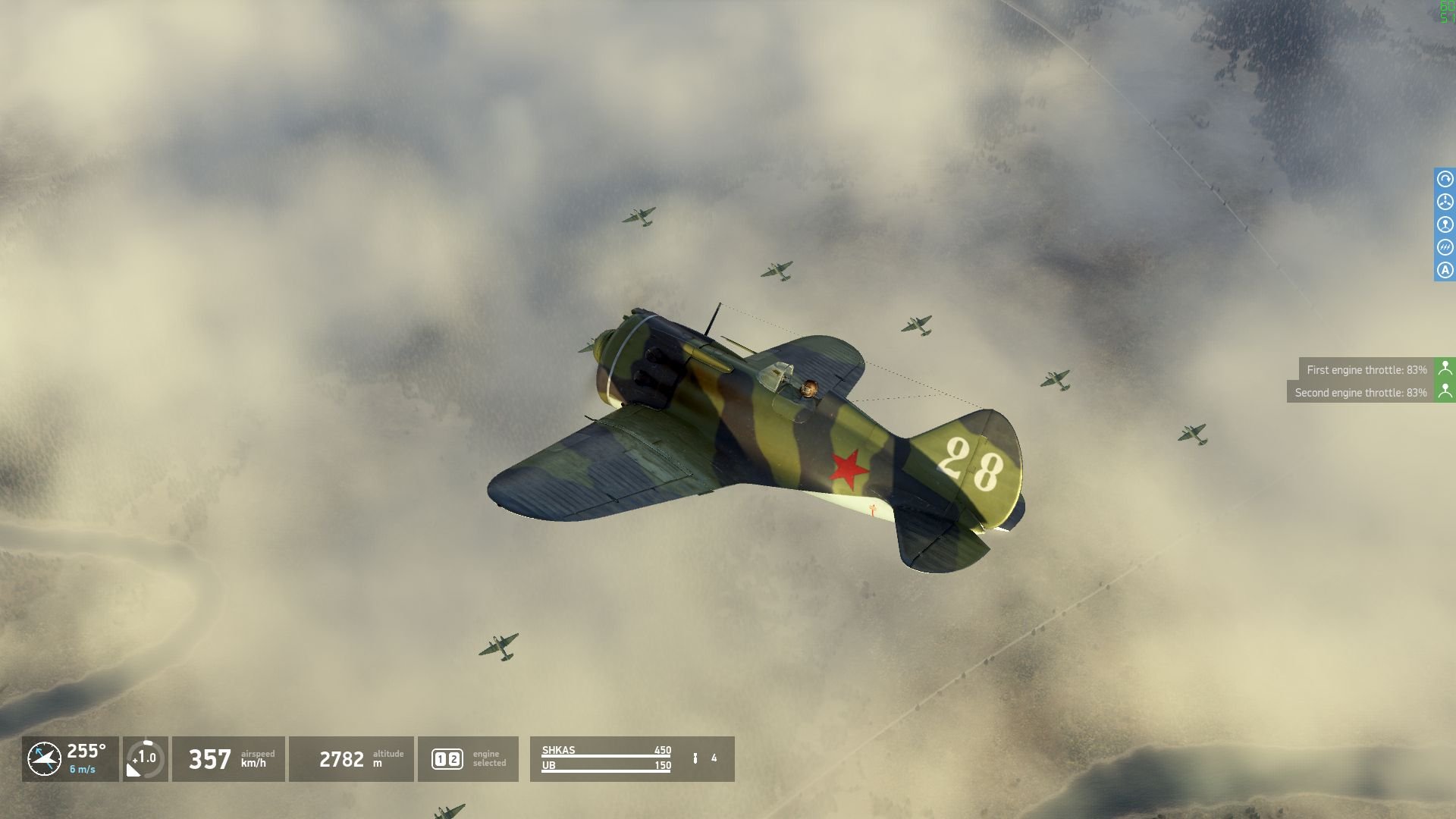
Task: Click green icon beside First engine throttle
Action: point(1445,369)
